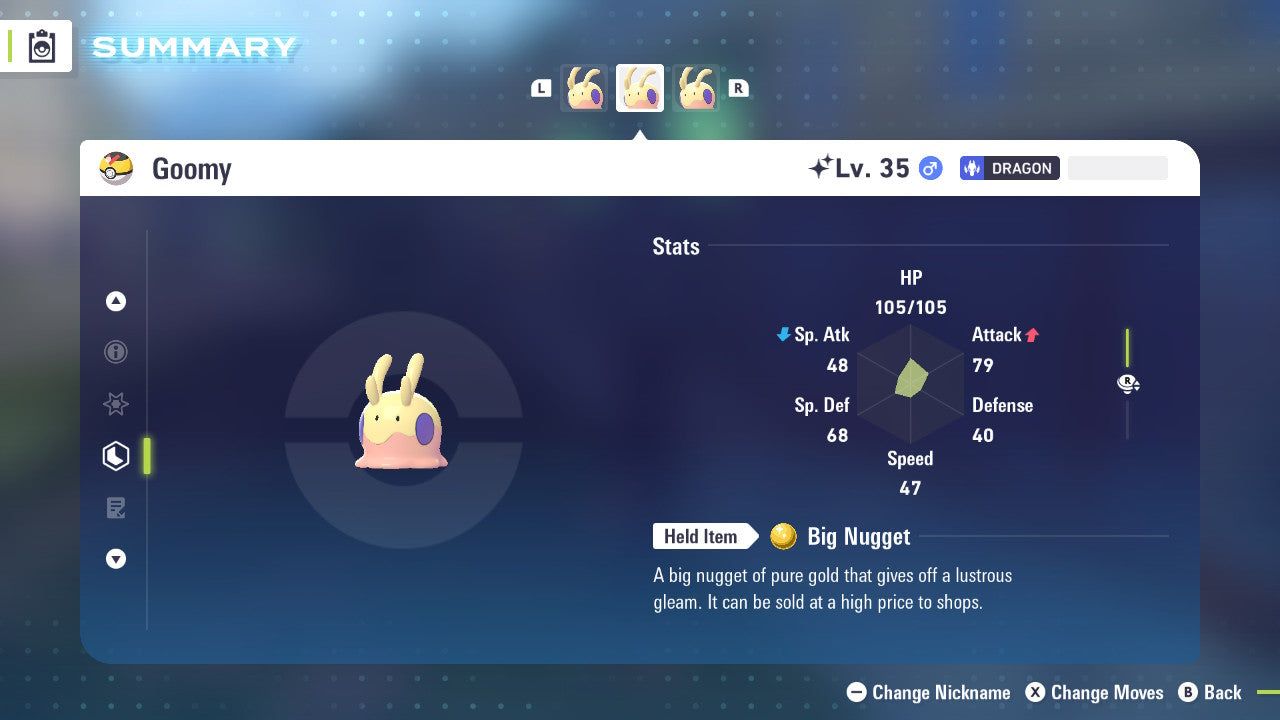Select the ribbons star icon in the sidebar

pyautogui.click(x=116, y=404)
